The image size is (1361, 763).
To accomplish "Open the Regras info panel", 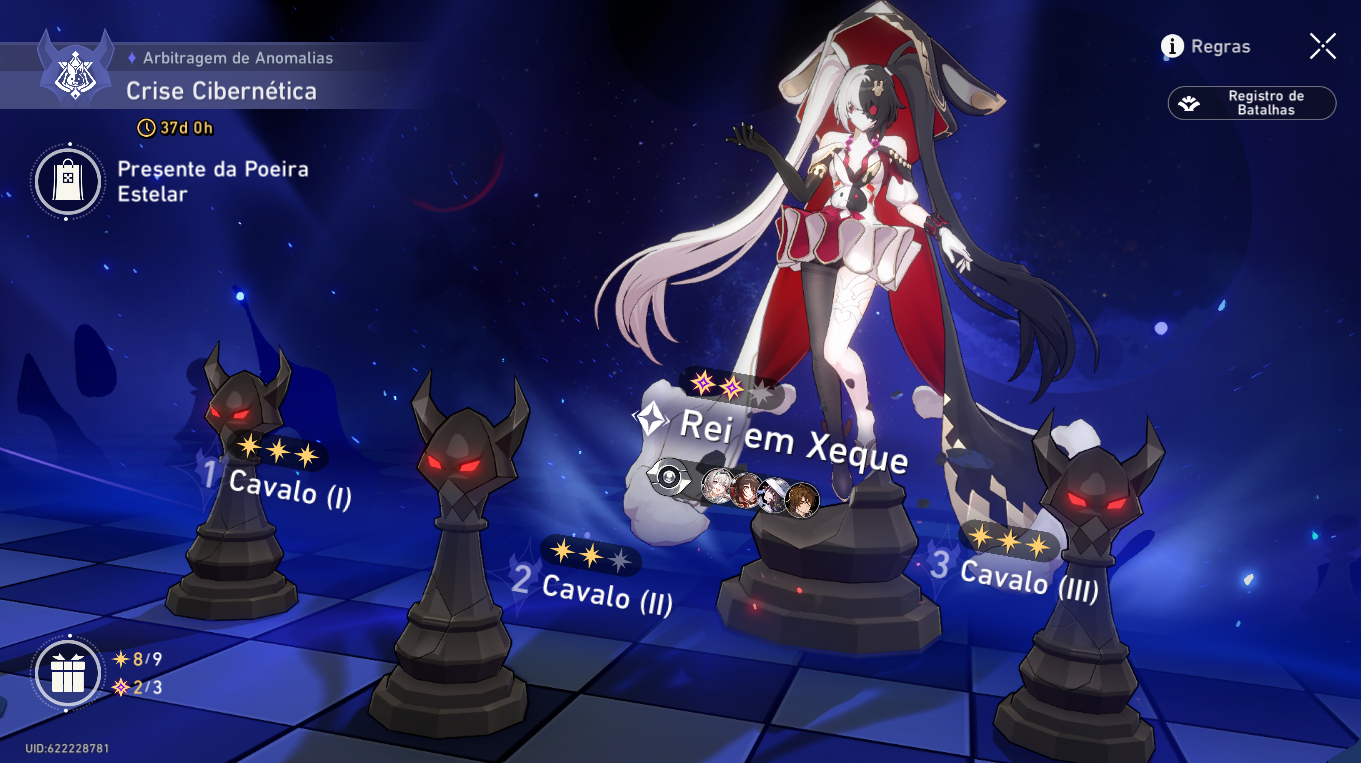I will point(1206,46).
